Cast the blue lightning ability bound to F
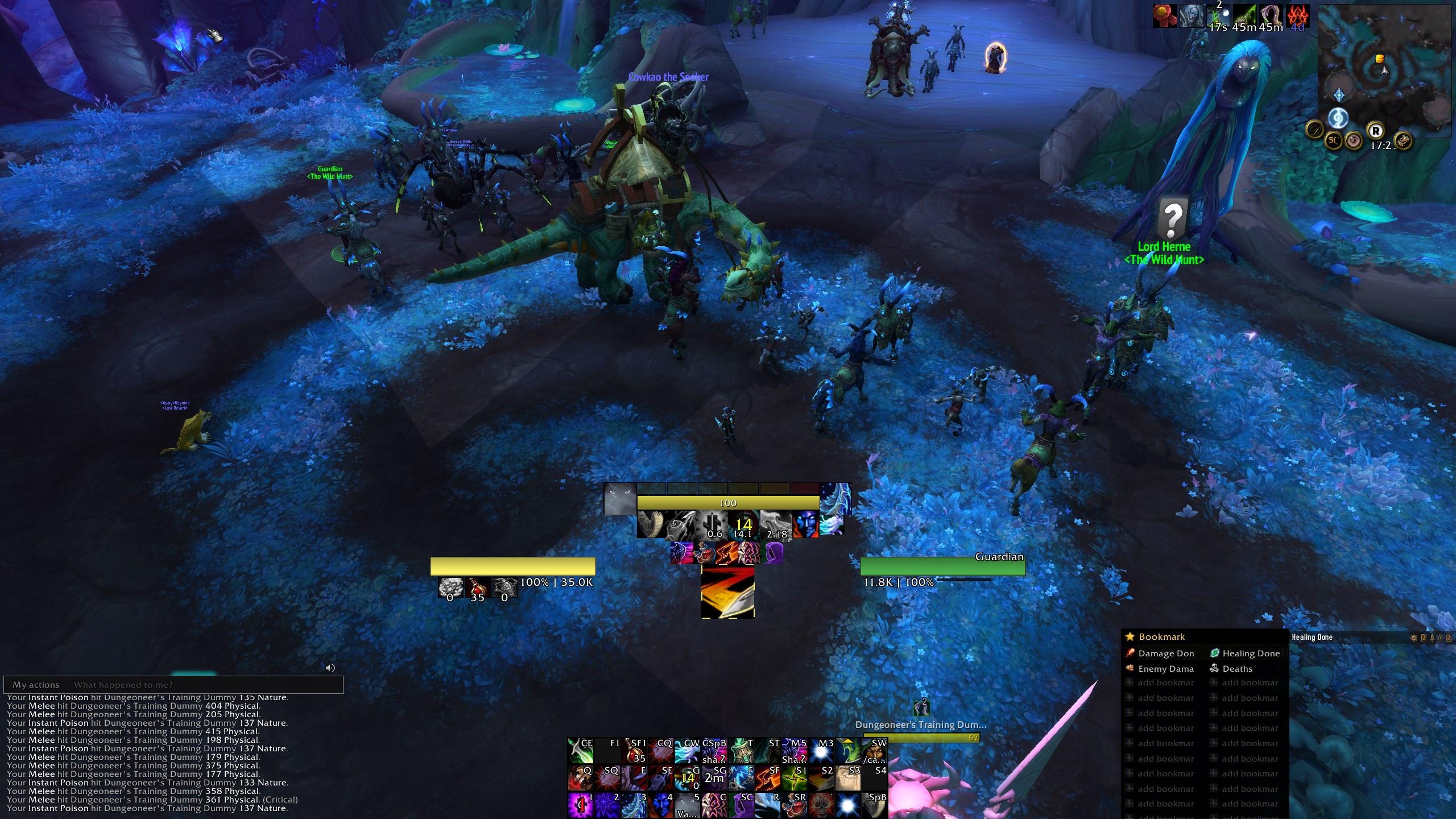This screenshot has height=819, width=1456. 741,777
